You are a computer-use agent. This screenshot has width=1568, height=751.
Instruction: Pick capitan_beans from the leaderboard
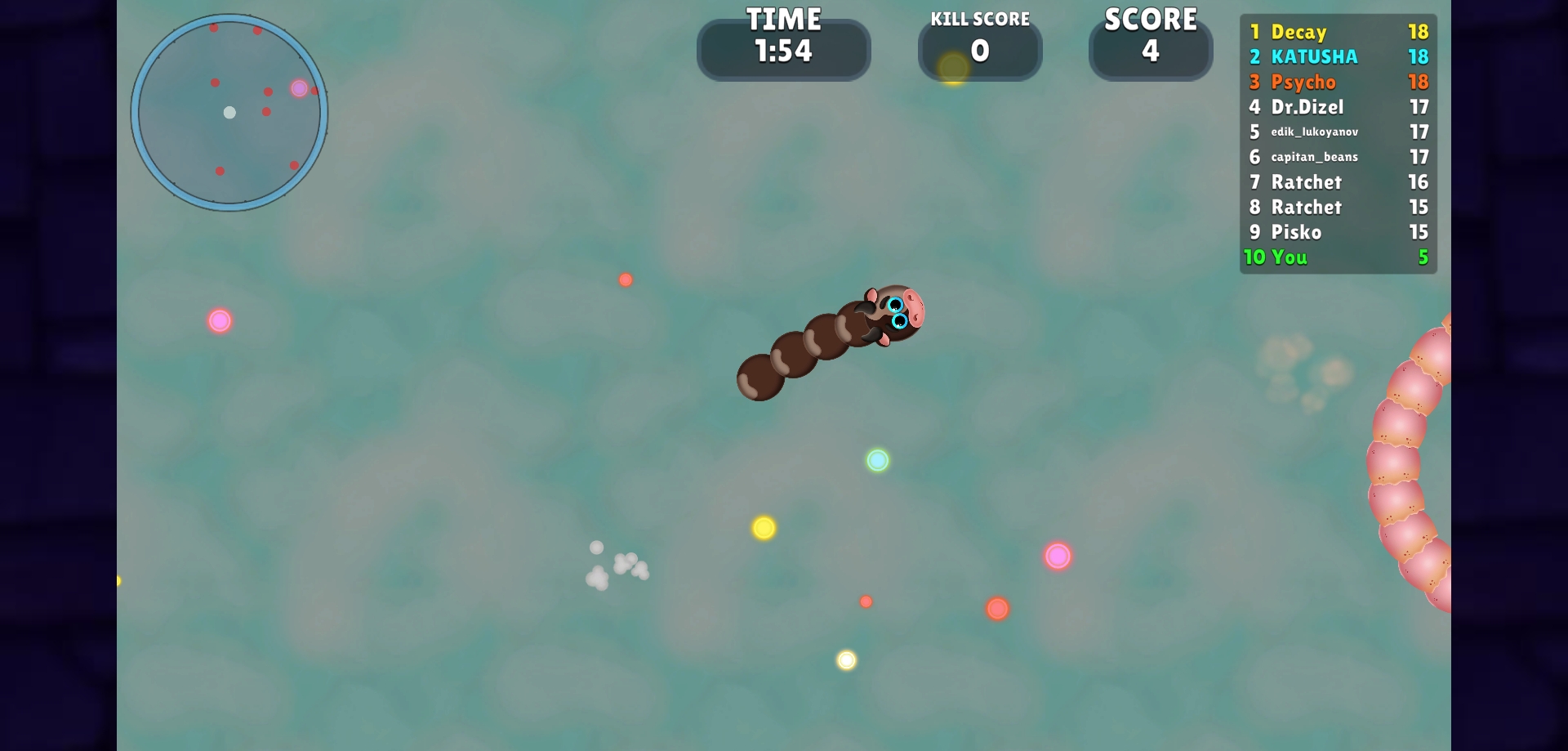[1338, 157]
